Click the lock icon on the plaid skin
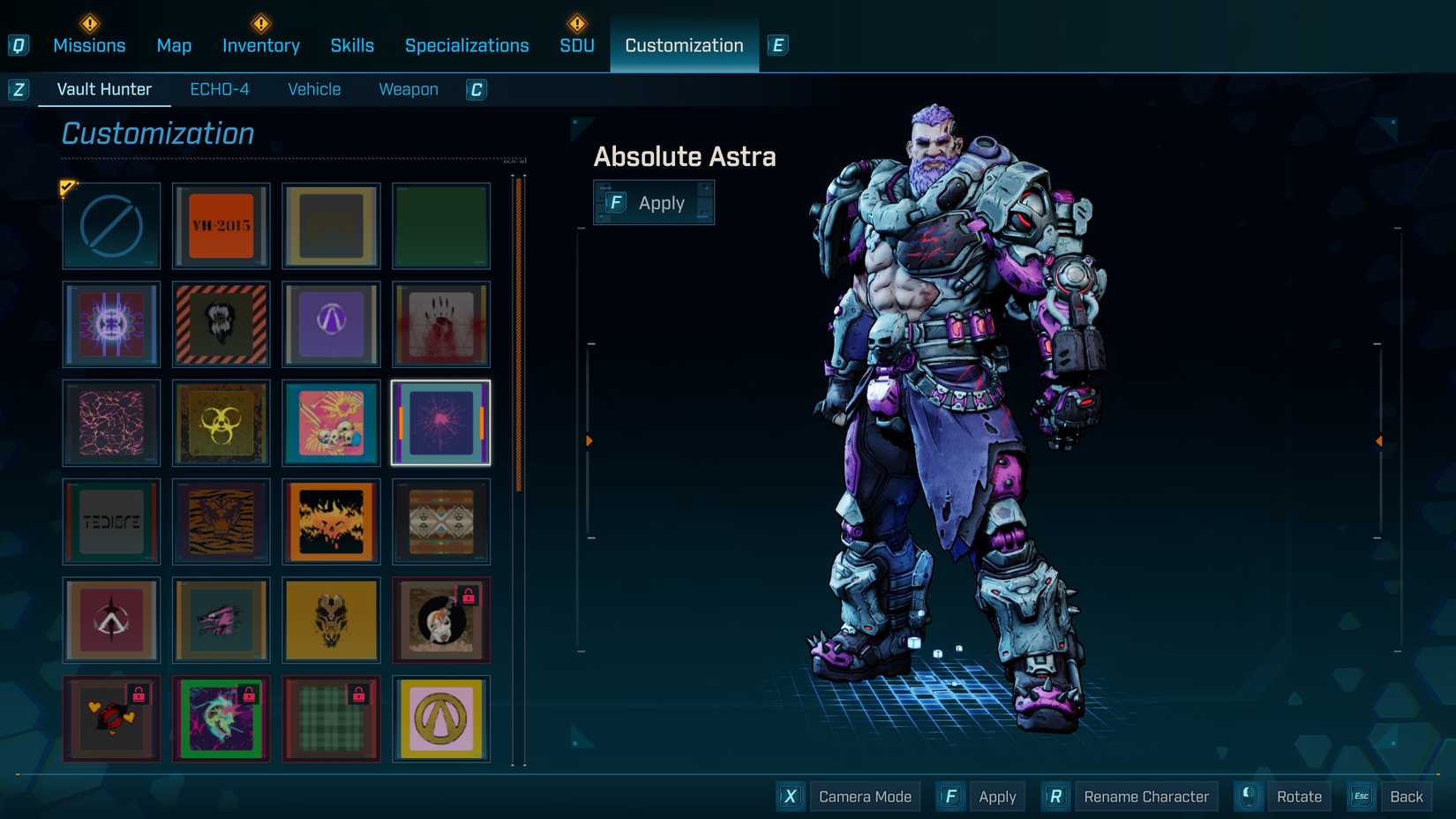This screenshot has width=1456, height=819. point(360,691)
